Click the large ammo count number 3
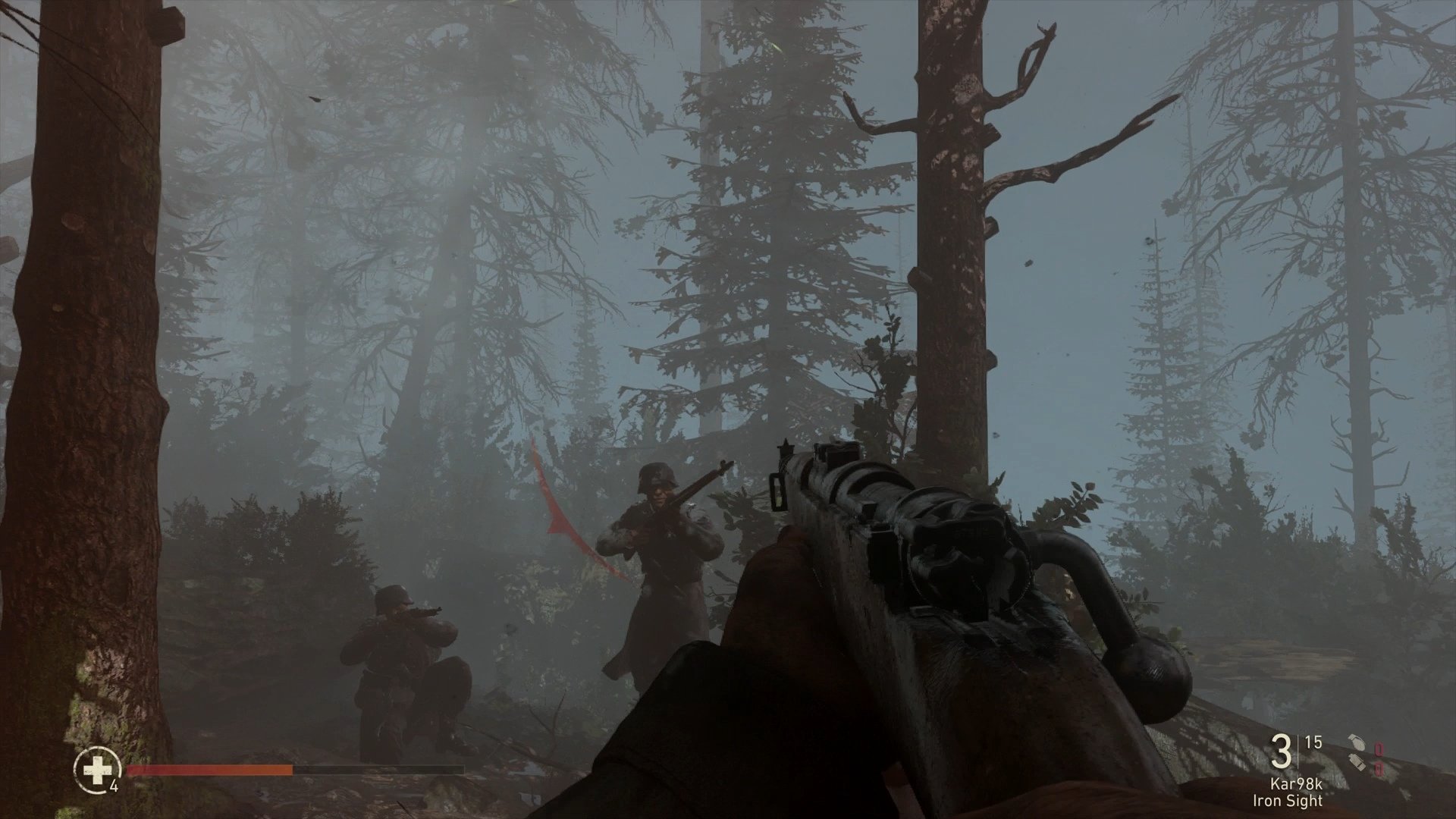The image size is (1456, 819). (1282, 752)
